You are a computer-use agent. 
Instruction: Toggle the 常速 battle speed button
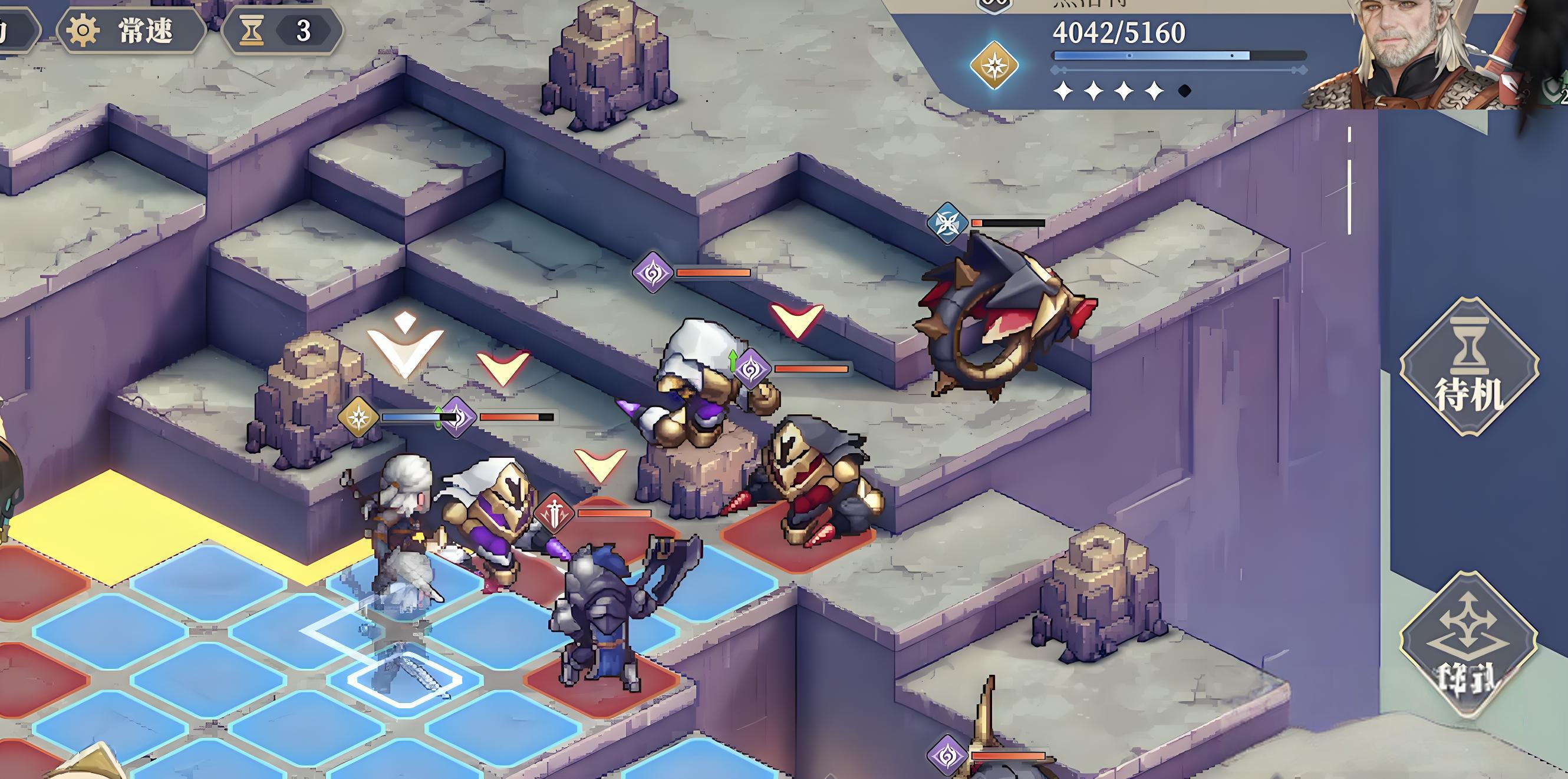tap(131, 31)
